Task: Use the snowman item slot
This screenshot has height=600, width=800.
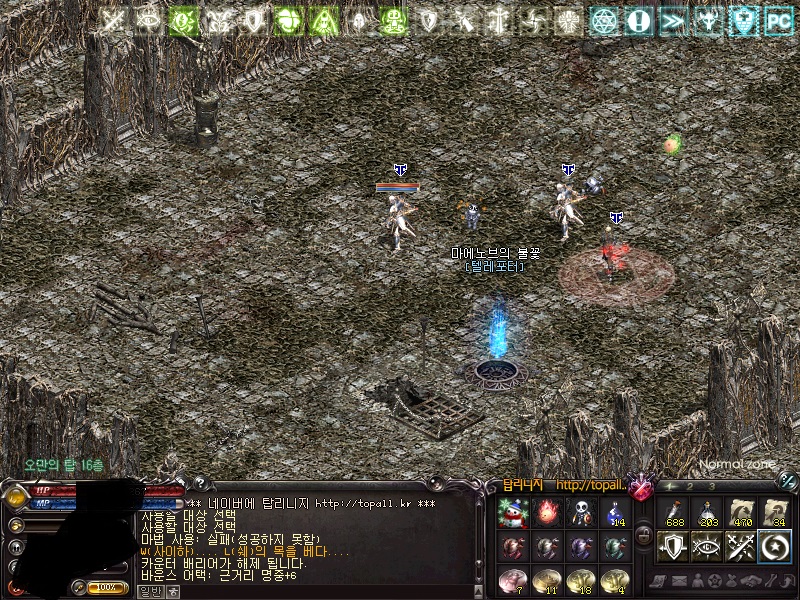Action: [x=513, y=513]
